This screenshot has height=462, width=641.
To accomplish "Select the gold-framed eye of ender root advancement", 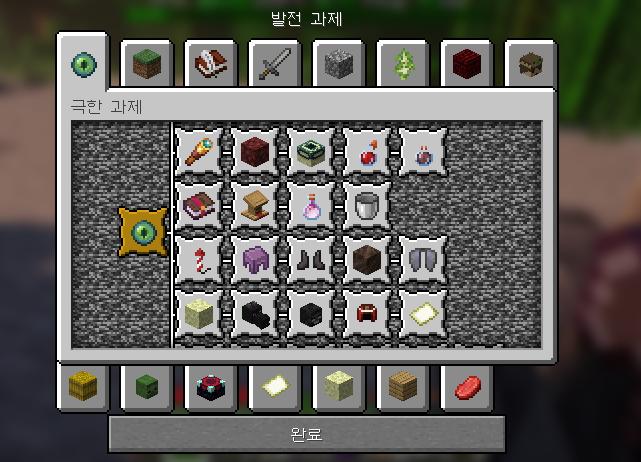I will (143, 232).
